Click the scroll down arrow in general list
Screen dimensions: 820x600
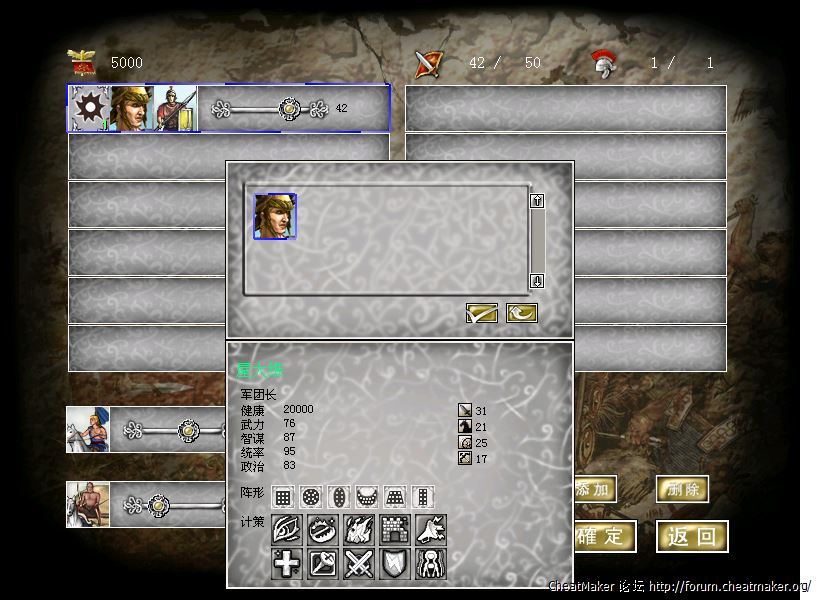tap(537, 281)
